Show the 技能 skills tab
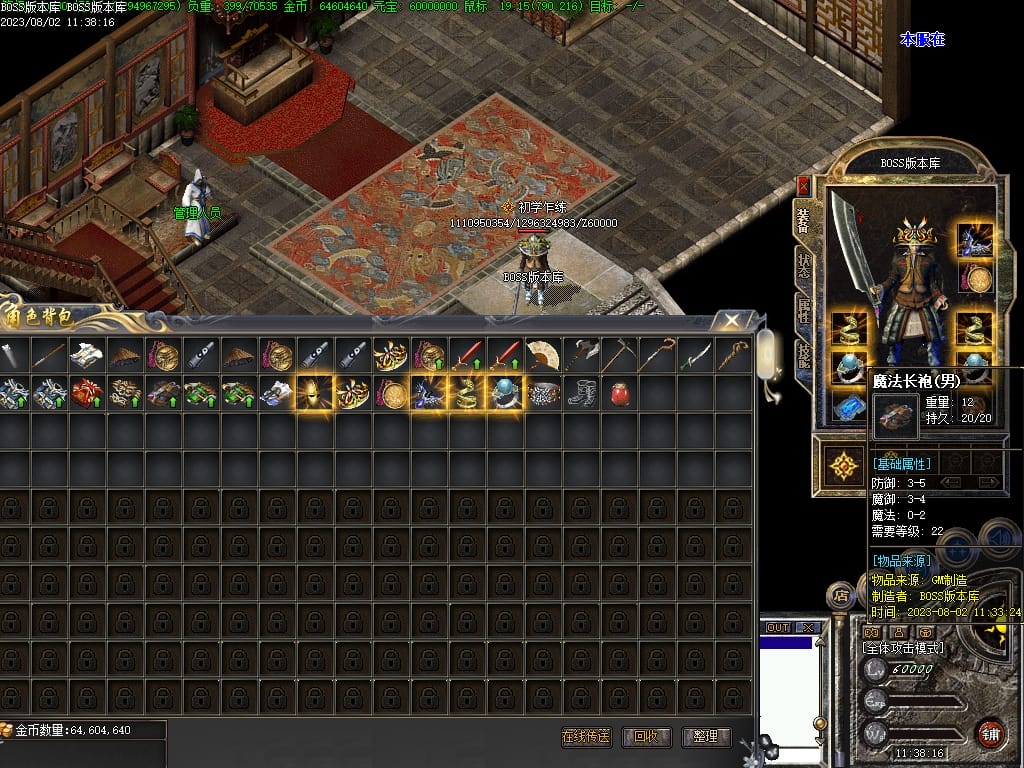The height and width of the screenshot is (768, 1024). 803,354
